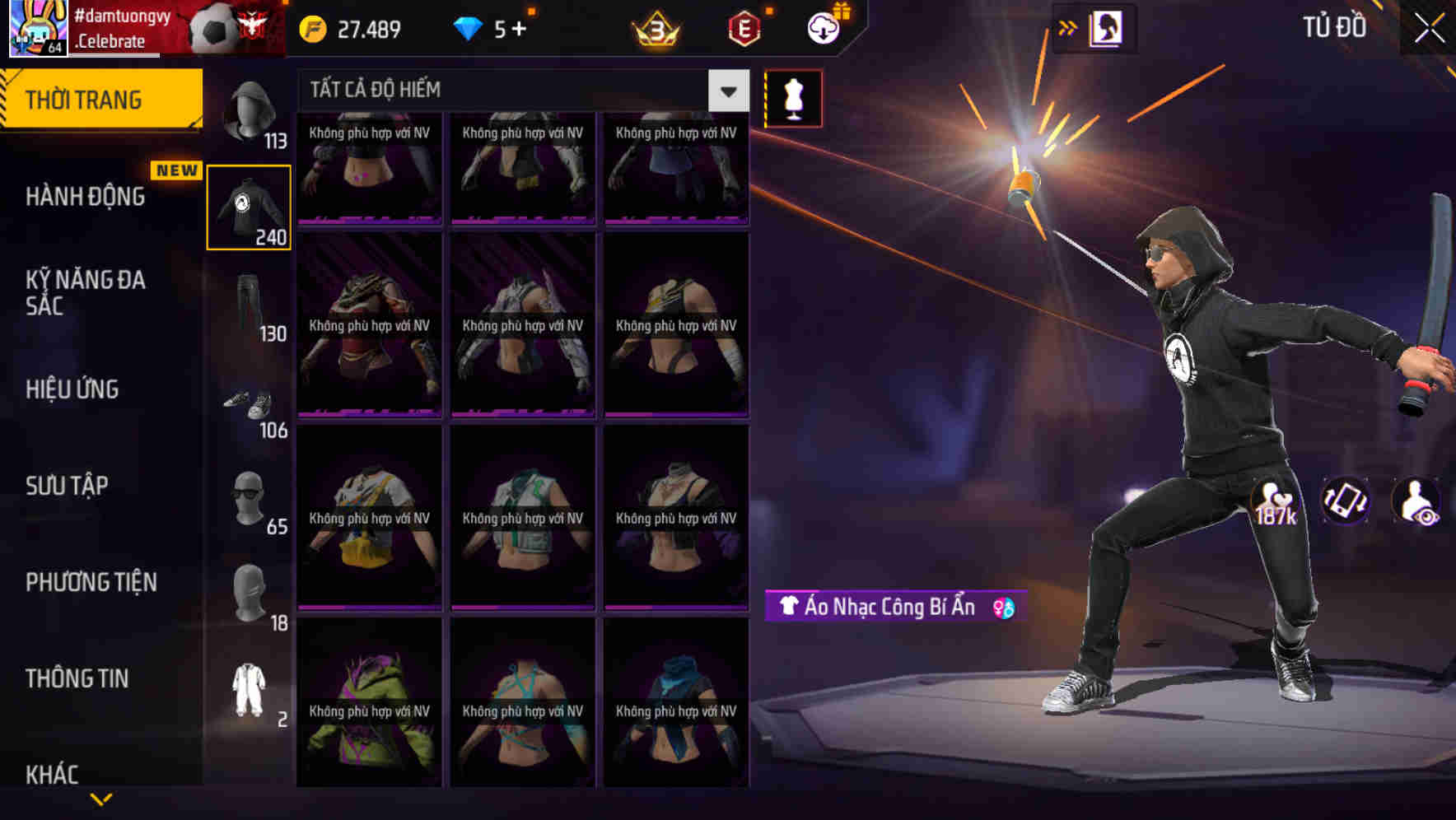The width and height of the screenshot is (1456, 820).
Task: Expand the KHÁC section chevron
Action: (101, 797)
